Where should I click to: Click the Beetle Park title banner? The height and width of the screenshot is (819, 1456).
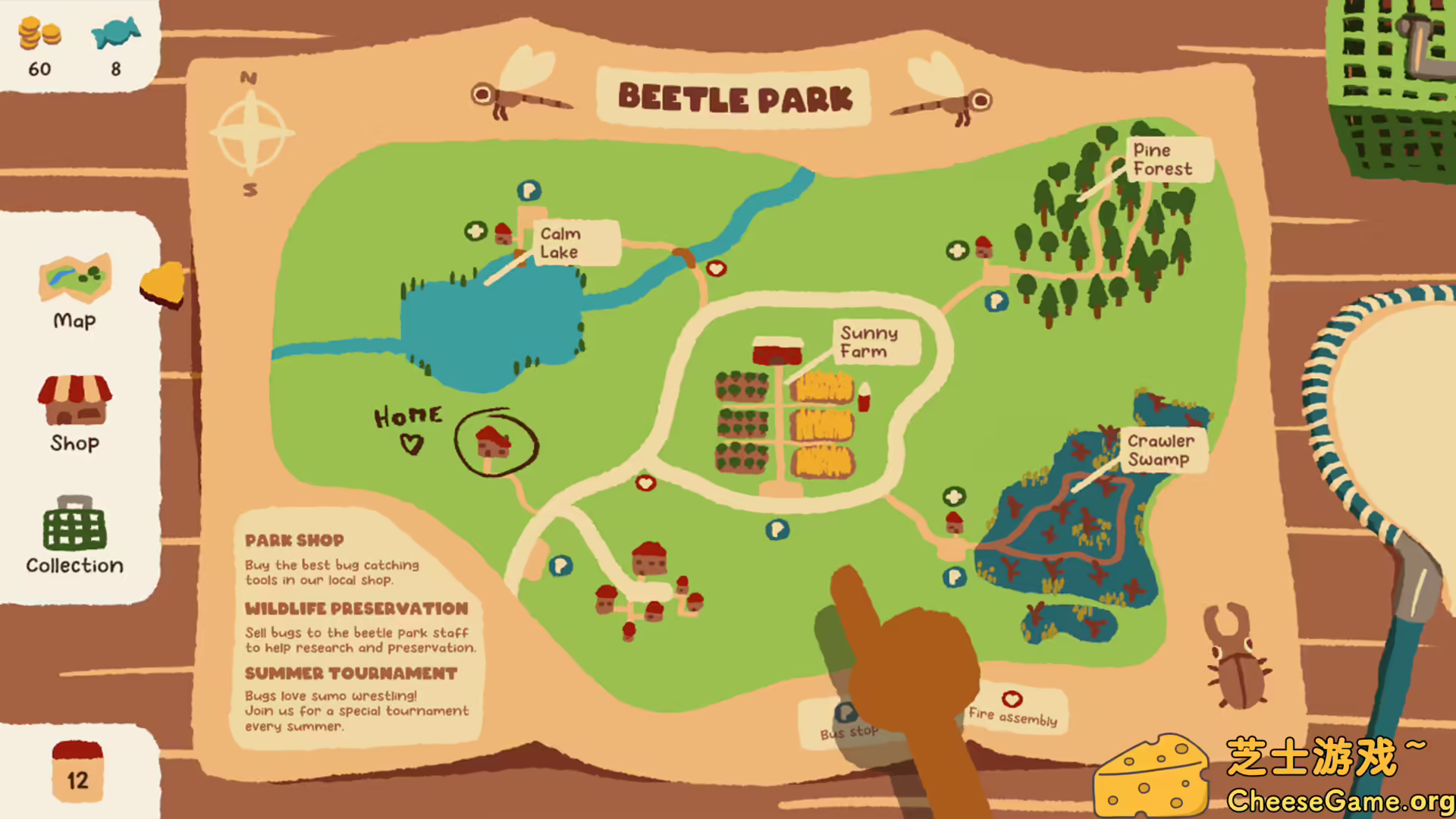(736, 98)
